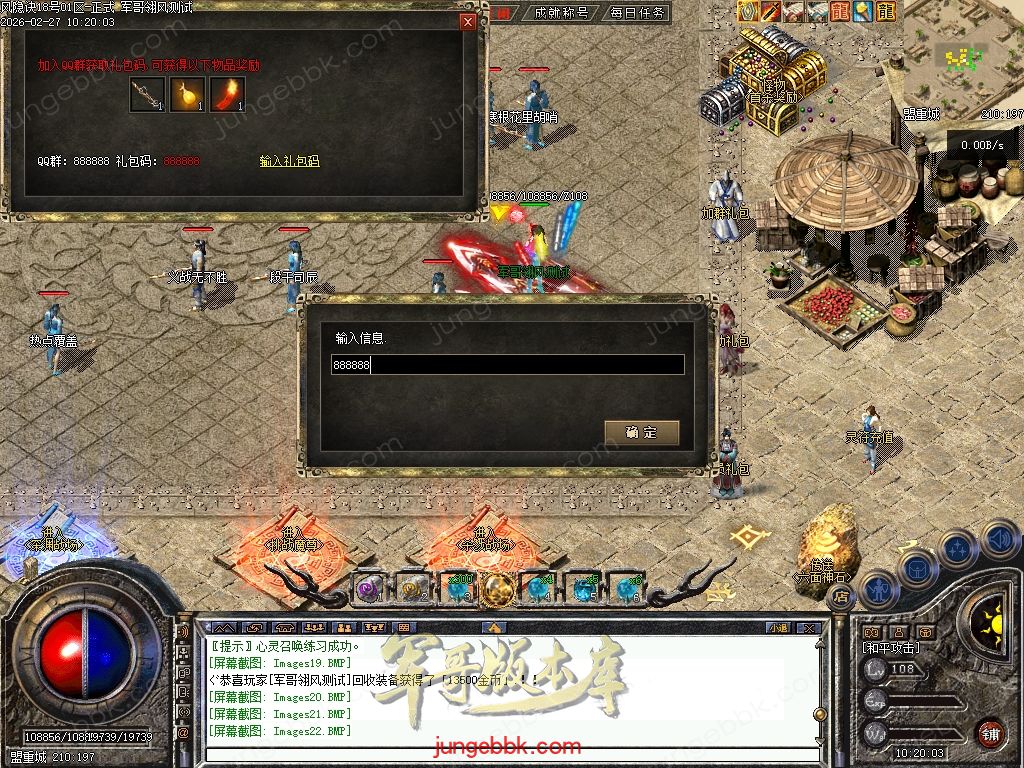Open the 店 store button

point(840,596)
